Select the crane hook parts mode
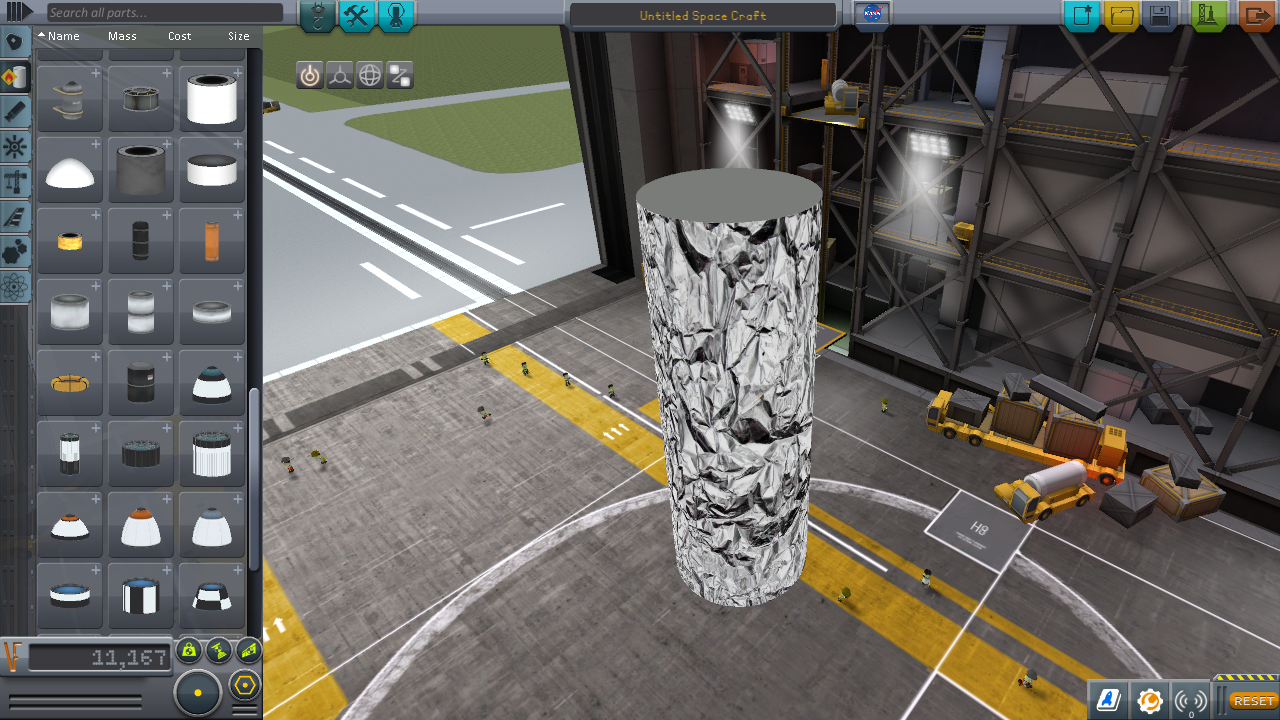 317,16
